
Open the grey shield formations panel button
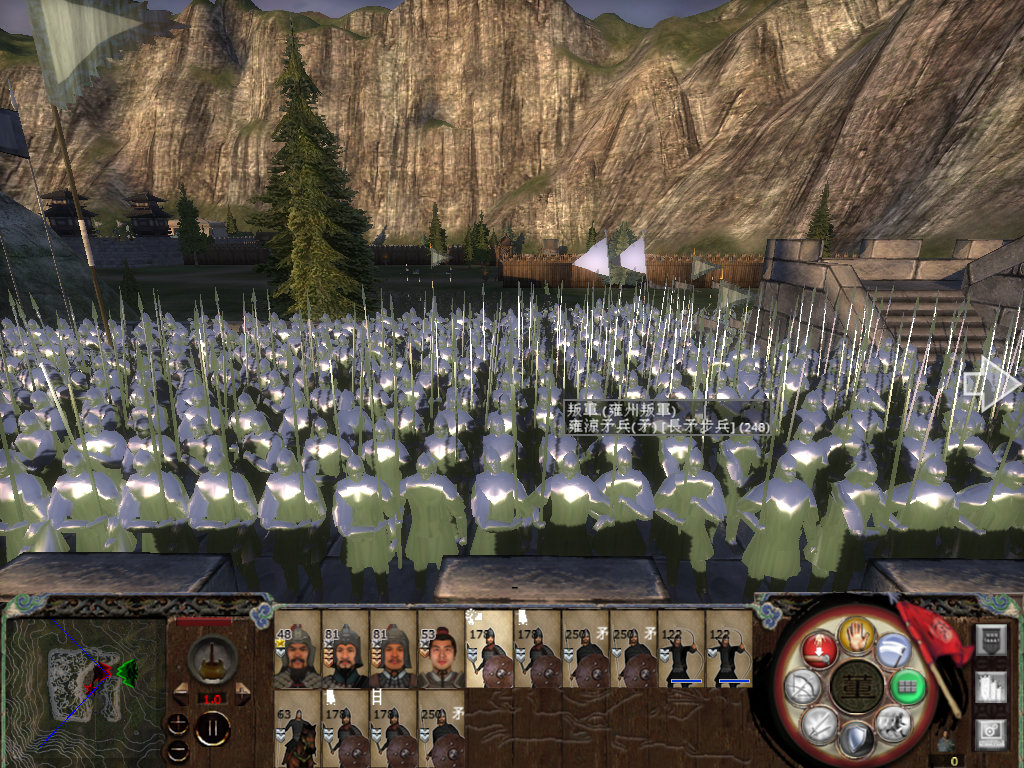coord(990,639)
